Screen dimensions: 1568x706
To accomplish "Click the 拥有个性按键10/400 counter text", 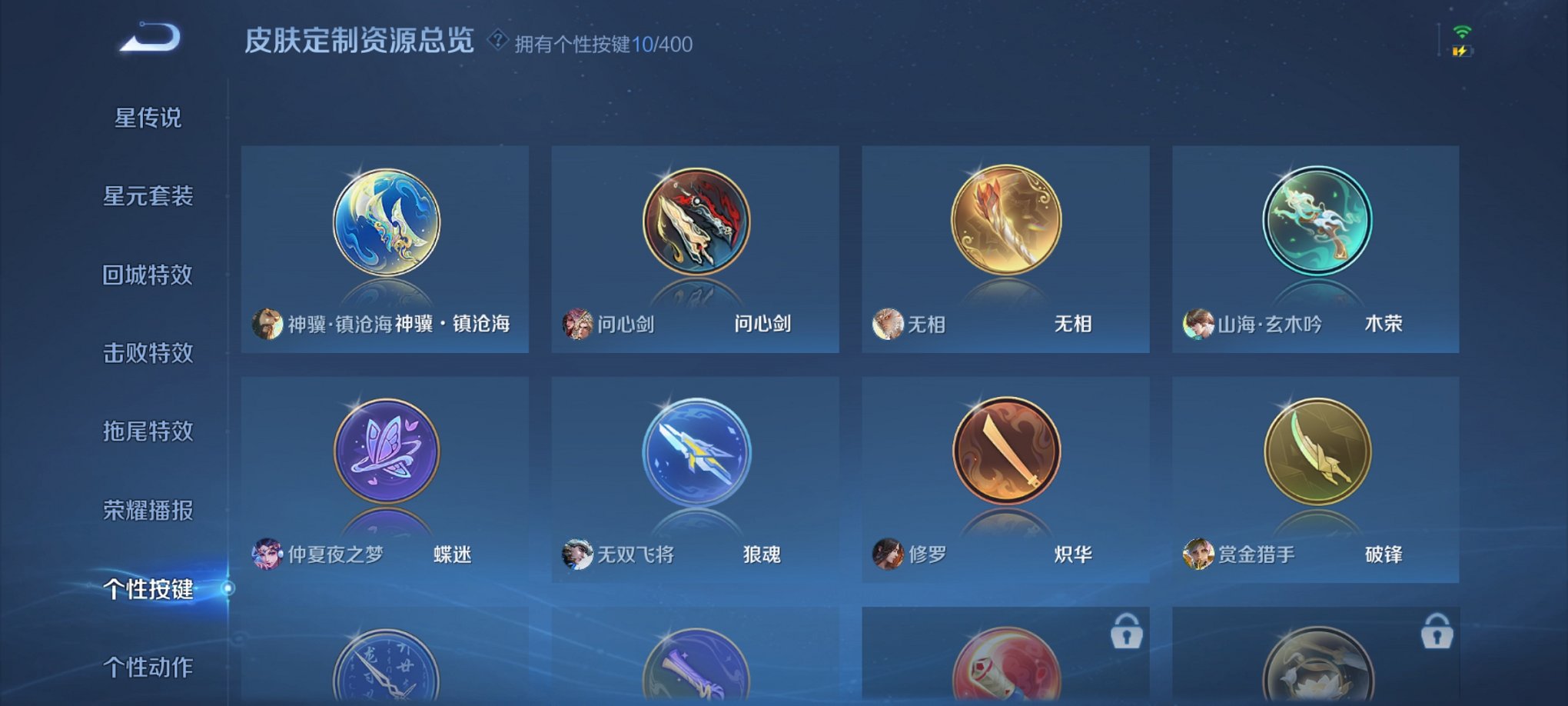I will pos(603,45).
